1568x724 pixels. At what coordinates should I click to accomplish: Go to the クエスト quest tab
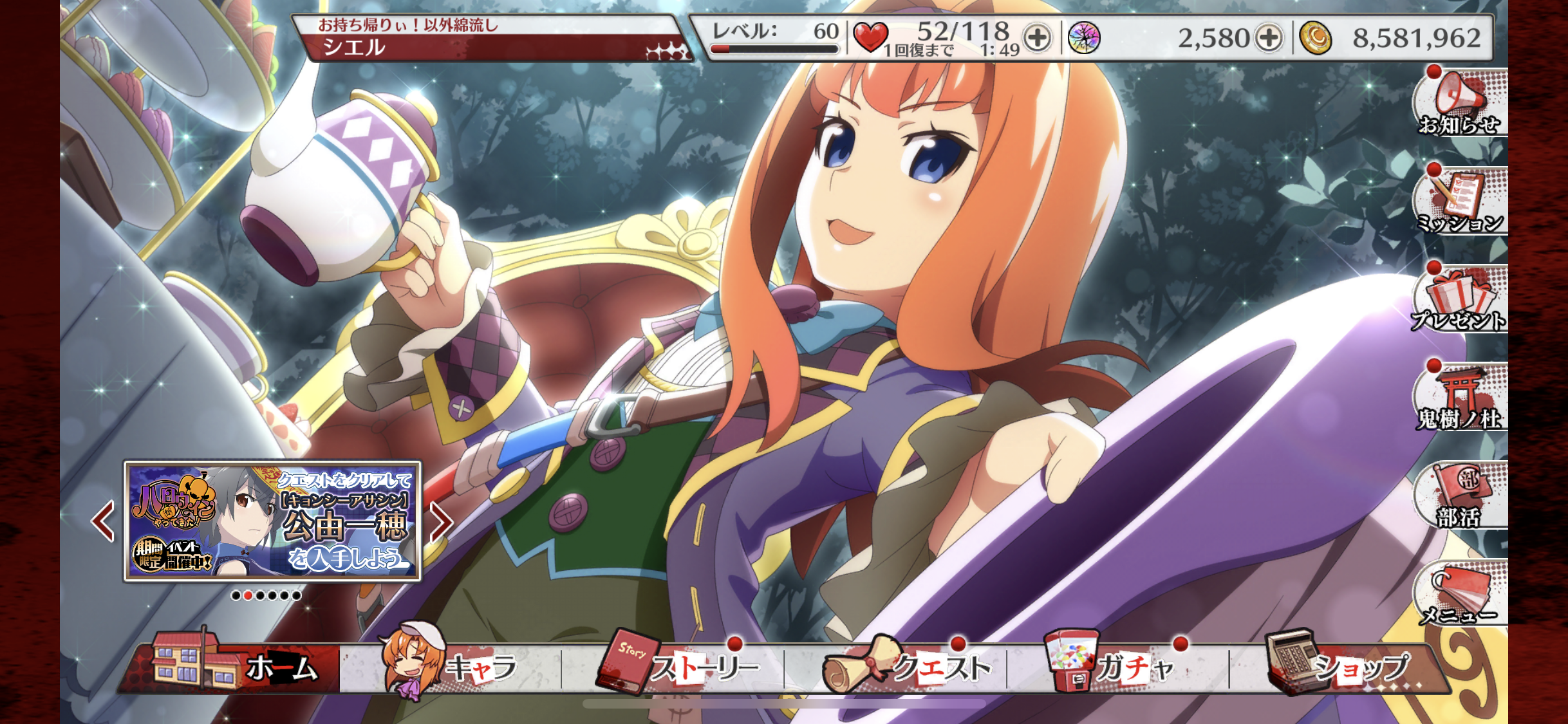click(908, 666)
